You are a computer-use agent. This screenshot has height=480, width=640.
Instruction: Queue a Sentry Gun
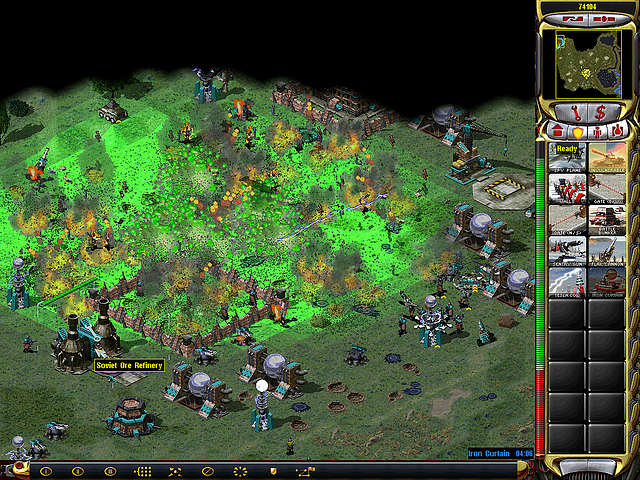[x=567, y=247]
